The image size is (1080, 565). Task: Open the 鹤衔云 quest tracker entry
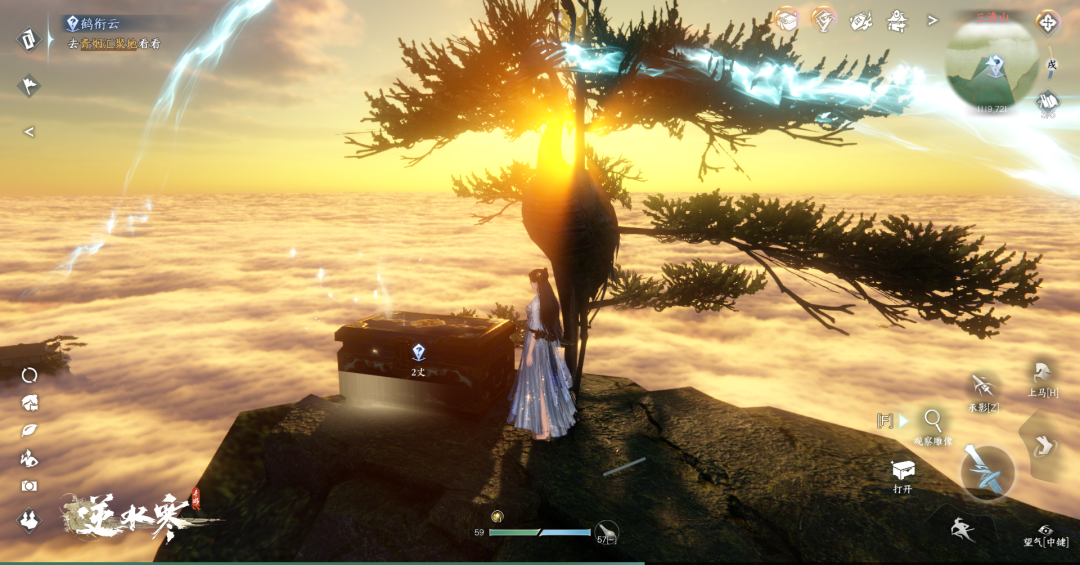point(102,23)
